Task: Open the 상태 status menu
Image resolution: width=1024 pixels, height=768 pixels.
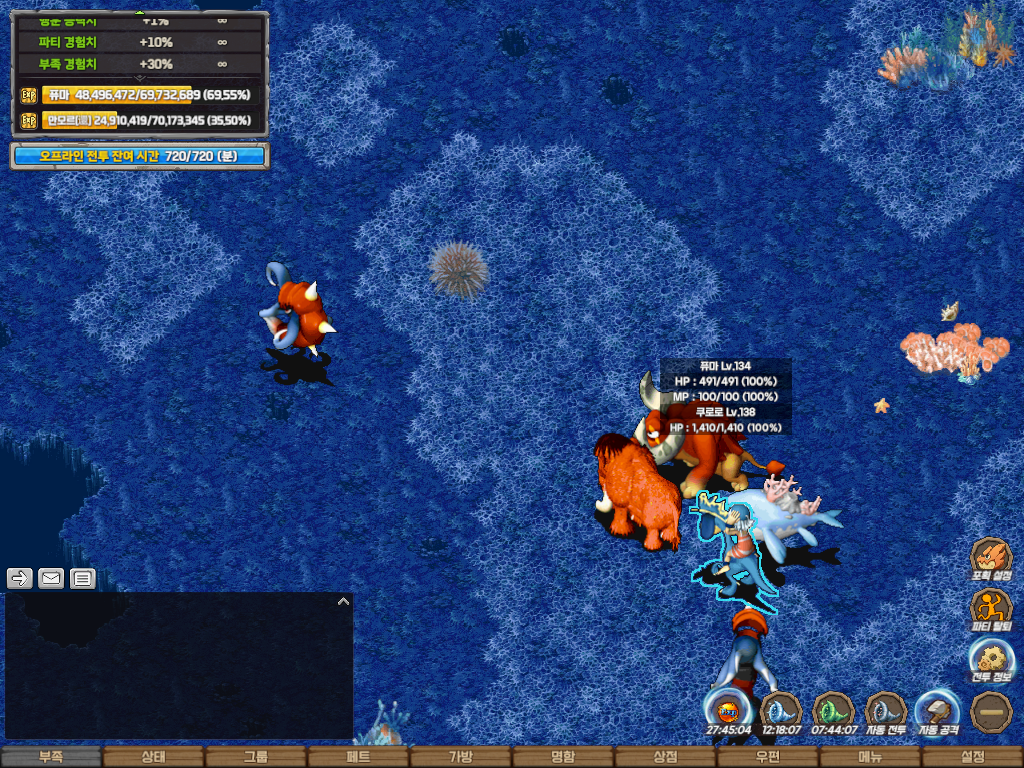Action: pos(153,757)
